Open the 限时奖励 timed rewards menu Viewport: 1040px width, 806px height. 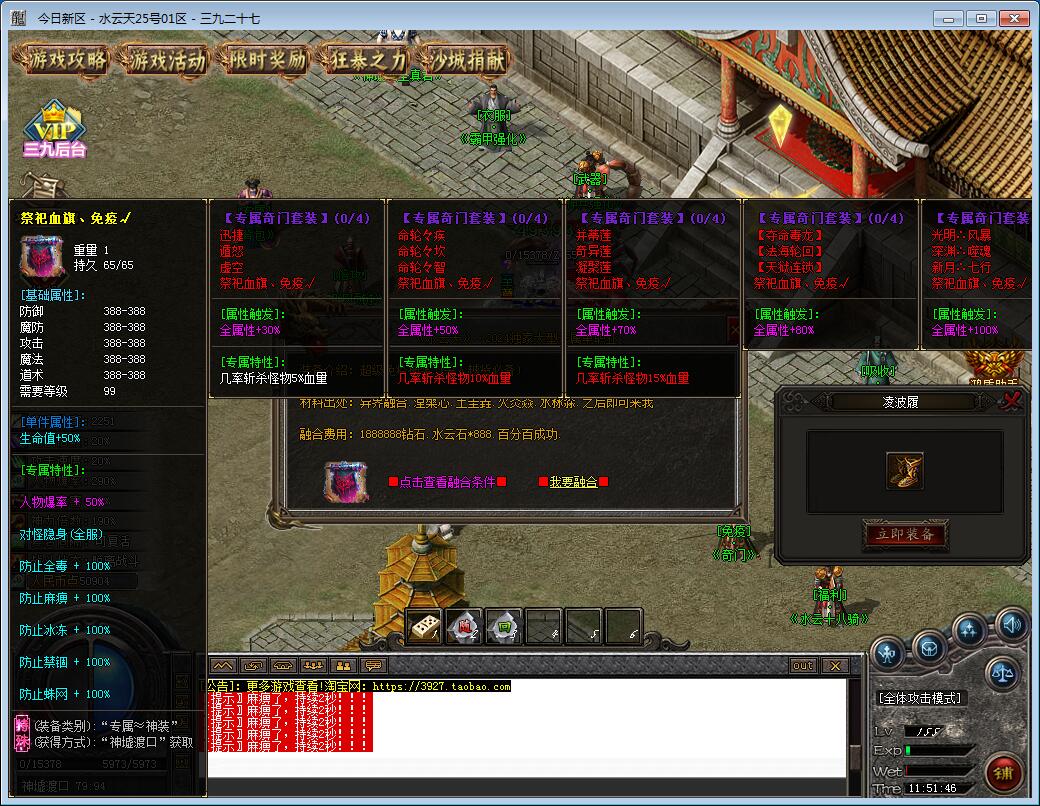click(x=265, y=60)
